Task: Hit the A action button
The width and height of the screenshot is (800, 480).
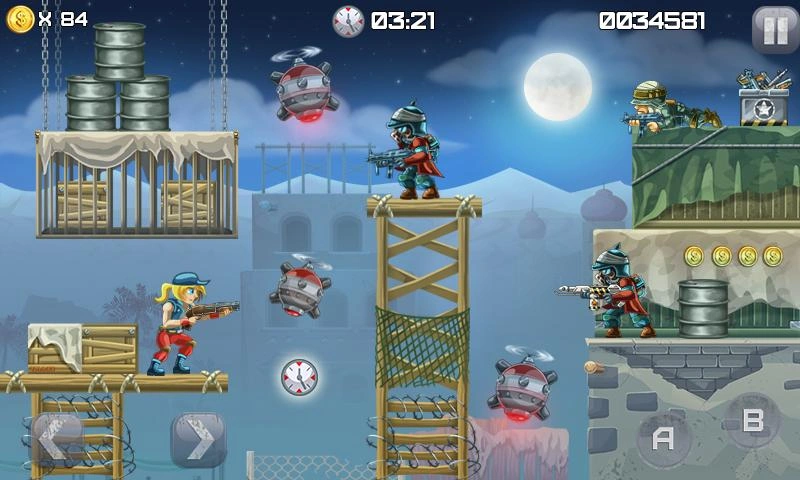Action: tap(663, 438)
